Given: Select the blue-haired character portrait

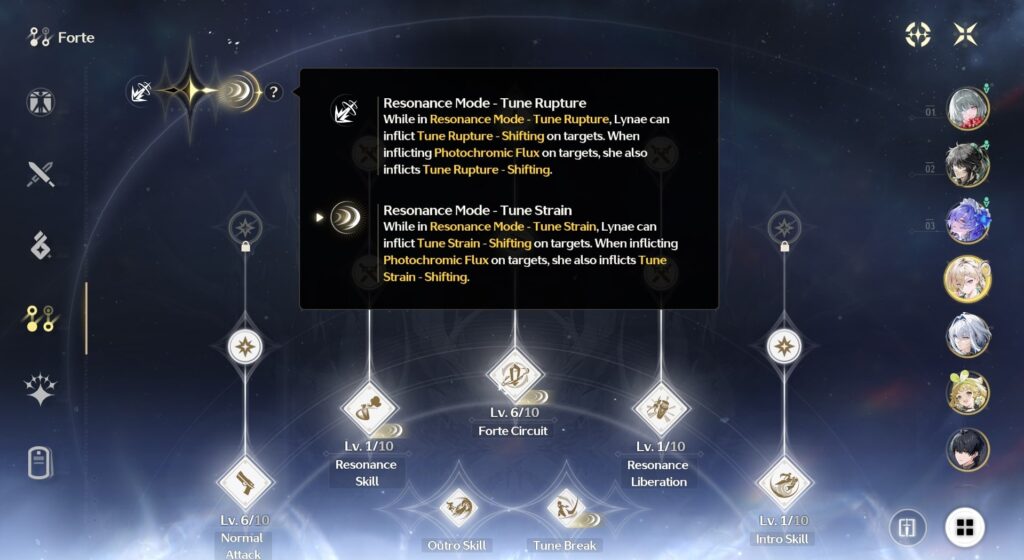Looking at the screenshot, I should click(967, 222).
